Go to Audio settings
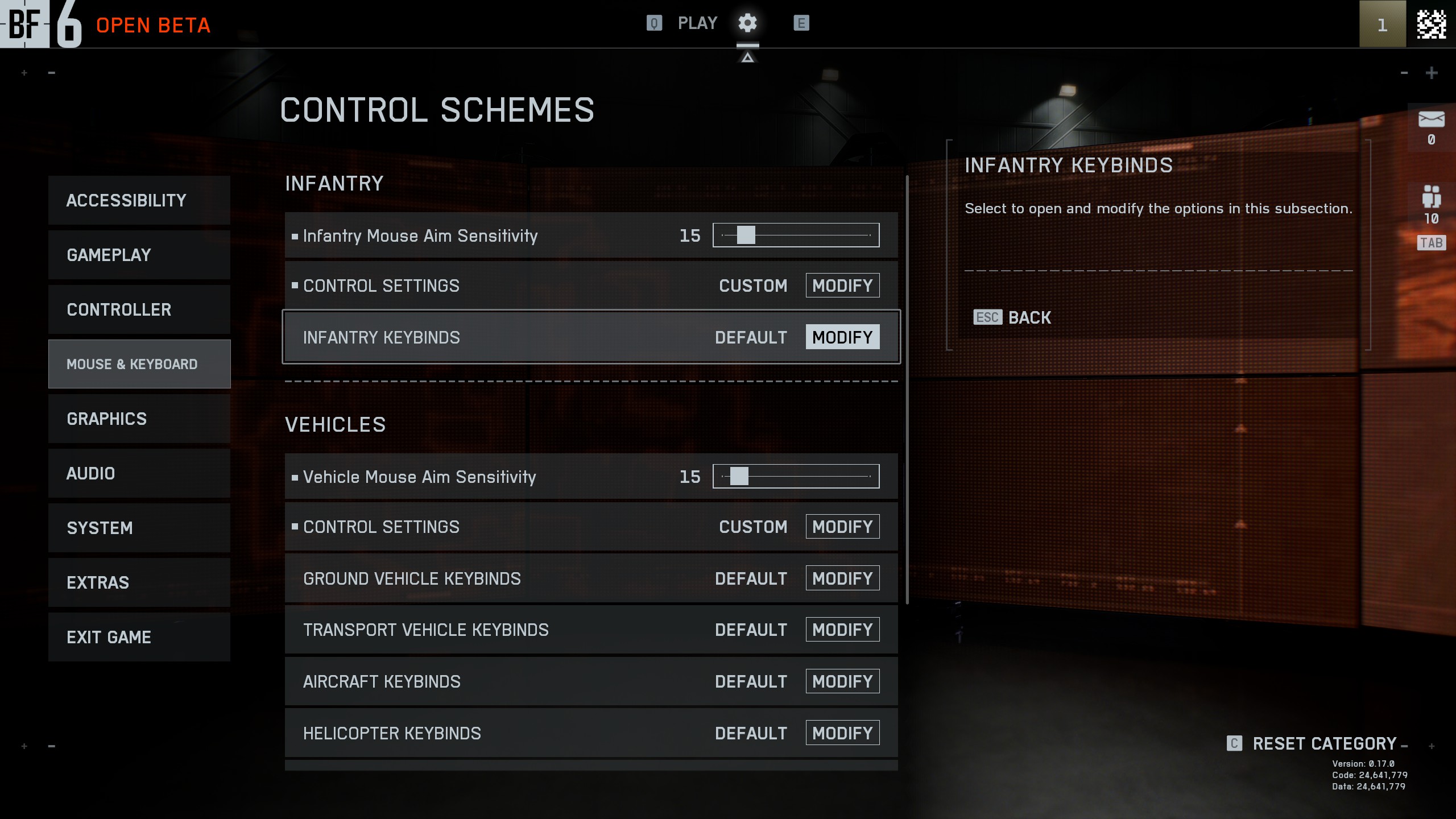 139,473
